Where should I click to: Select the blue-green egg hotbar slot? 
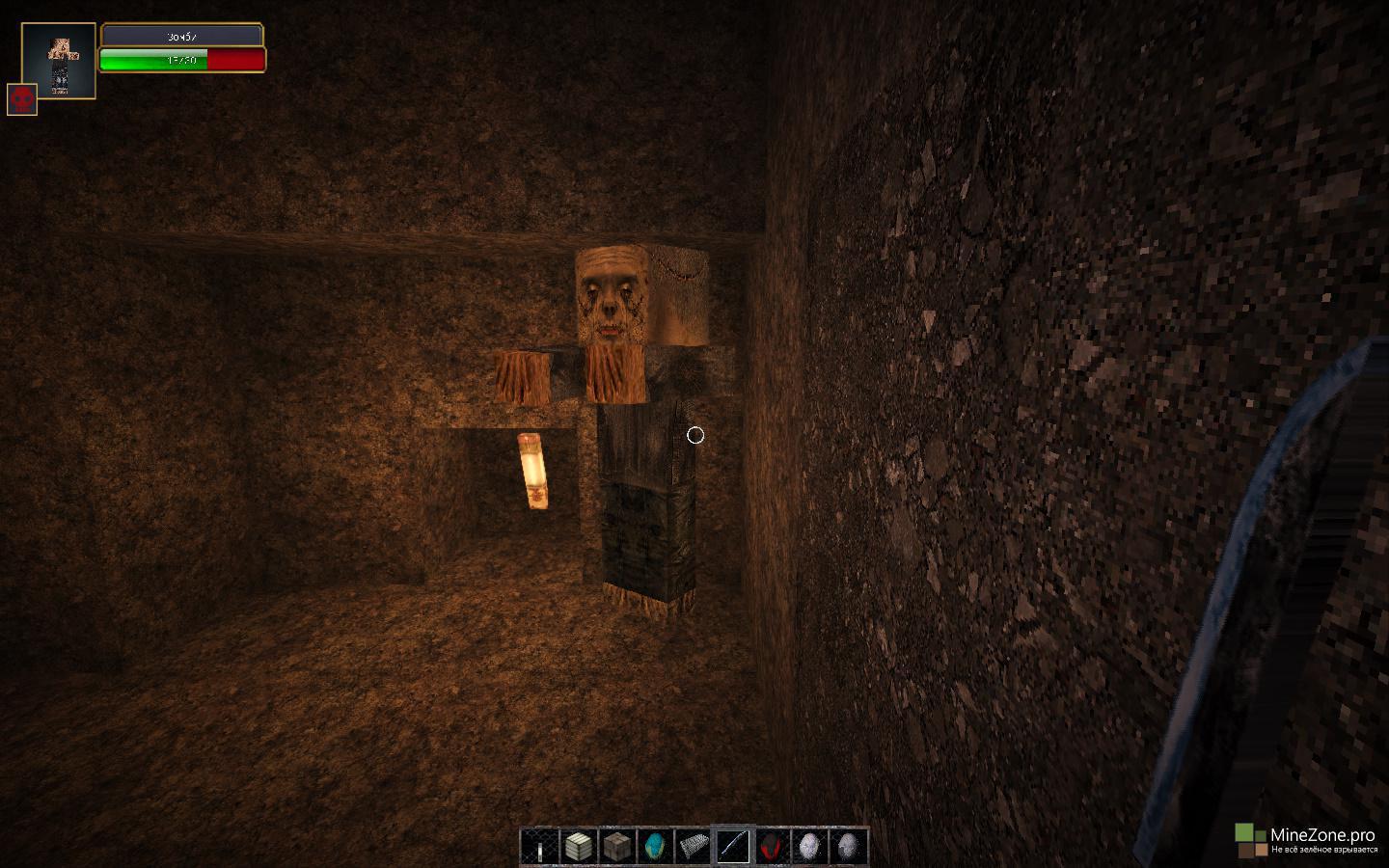pyautogui.click(x=655, y=847)
